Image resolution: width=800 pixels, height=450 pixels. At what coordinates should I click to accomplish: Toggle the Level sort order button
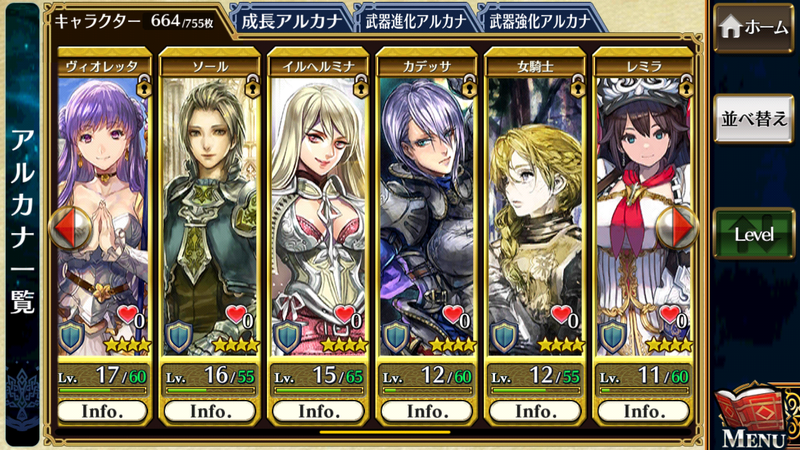click(x=755, y=234)
